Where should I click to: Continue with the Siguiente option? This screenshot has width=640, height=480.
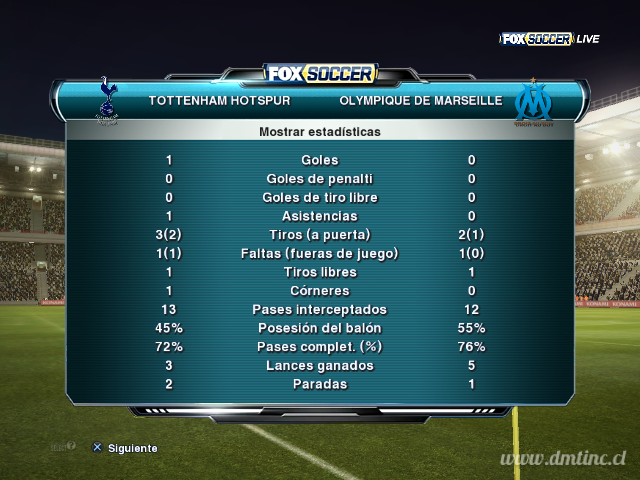pyautogui.click(x=125, y=448)
